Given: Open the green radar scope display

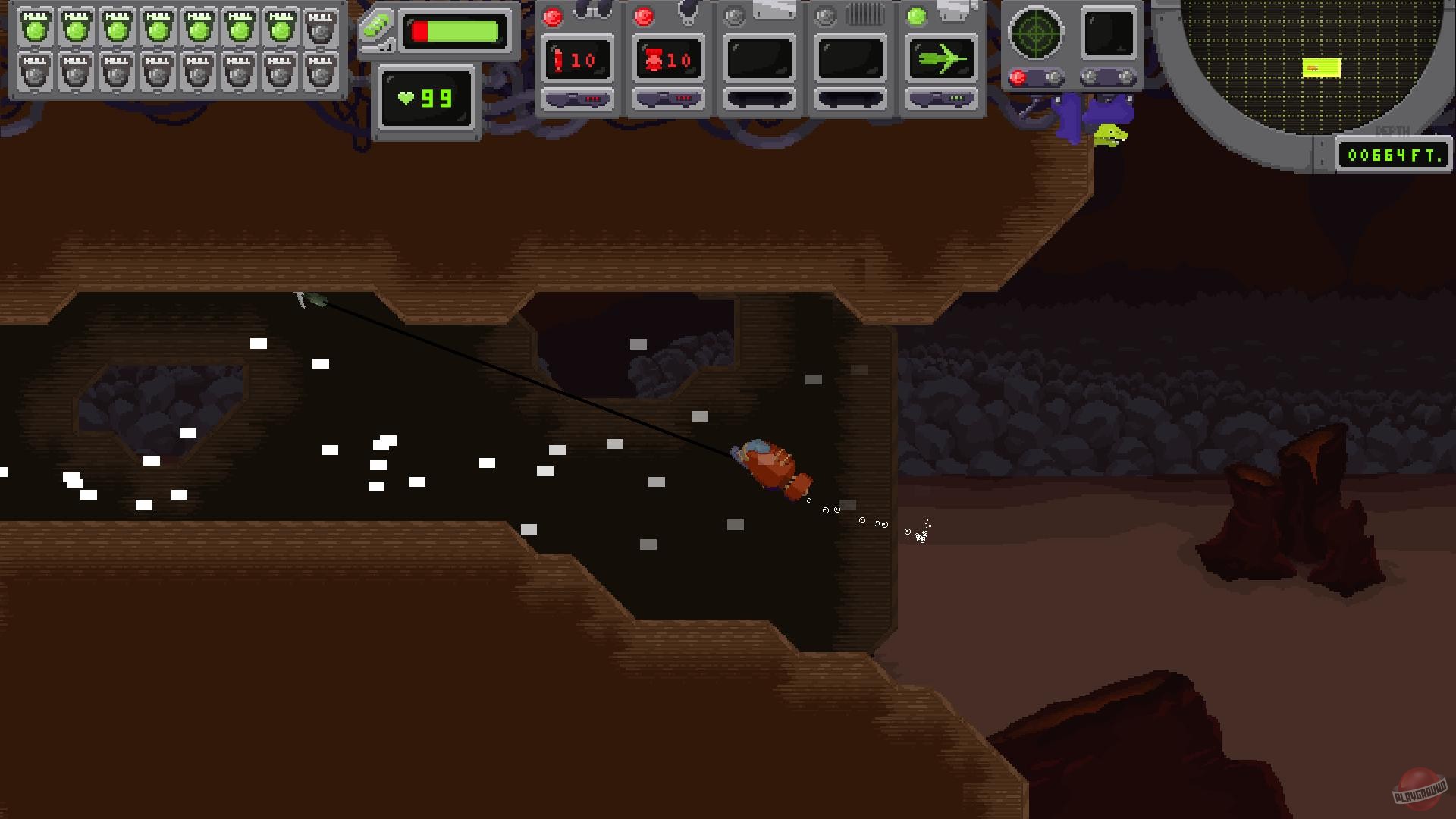Looking at the screenshot, I should click(x=1035, y=32).
